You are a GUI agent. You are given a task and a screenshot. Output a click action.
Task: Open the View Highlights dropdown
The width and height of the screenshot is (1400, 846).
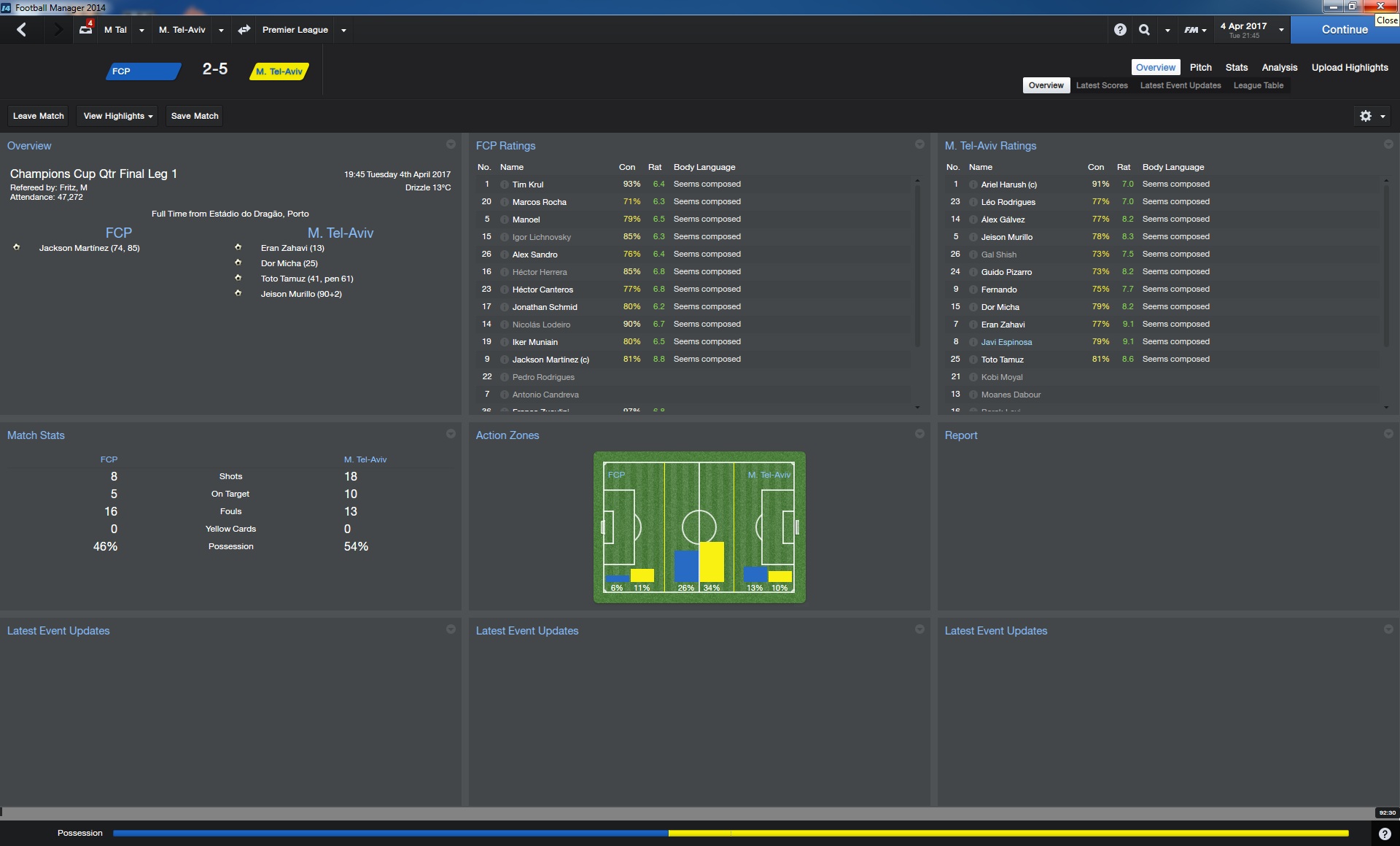117,116
